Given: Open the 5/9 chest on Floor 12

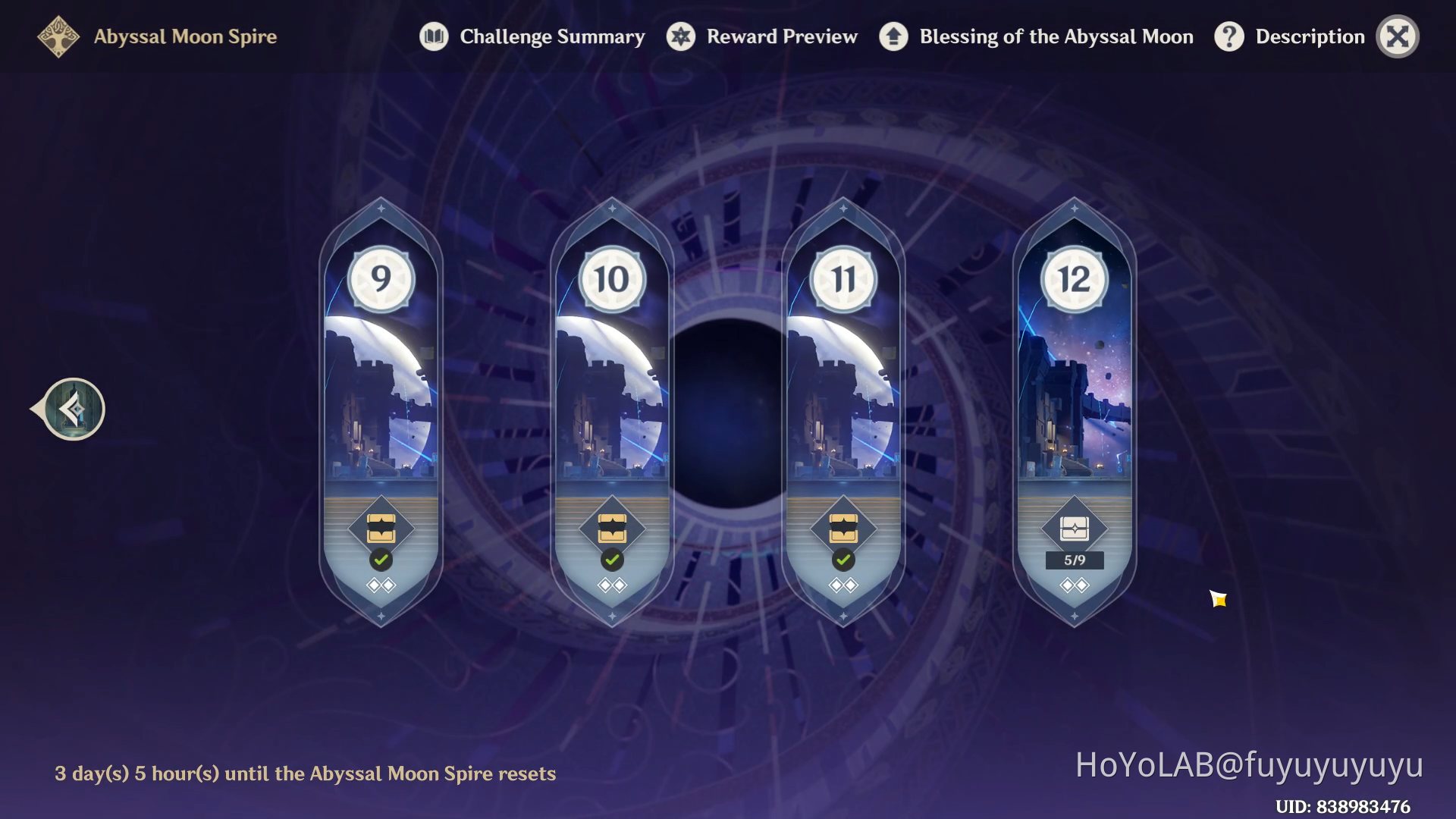Looking at the screenshot, I should (1073, 527).
